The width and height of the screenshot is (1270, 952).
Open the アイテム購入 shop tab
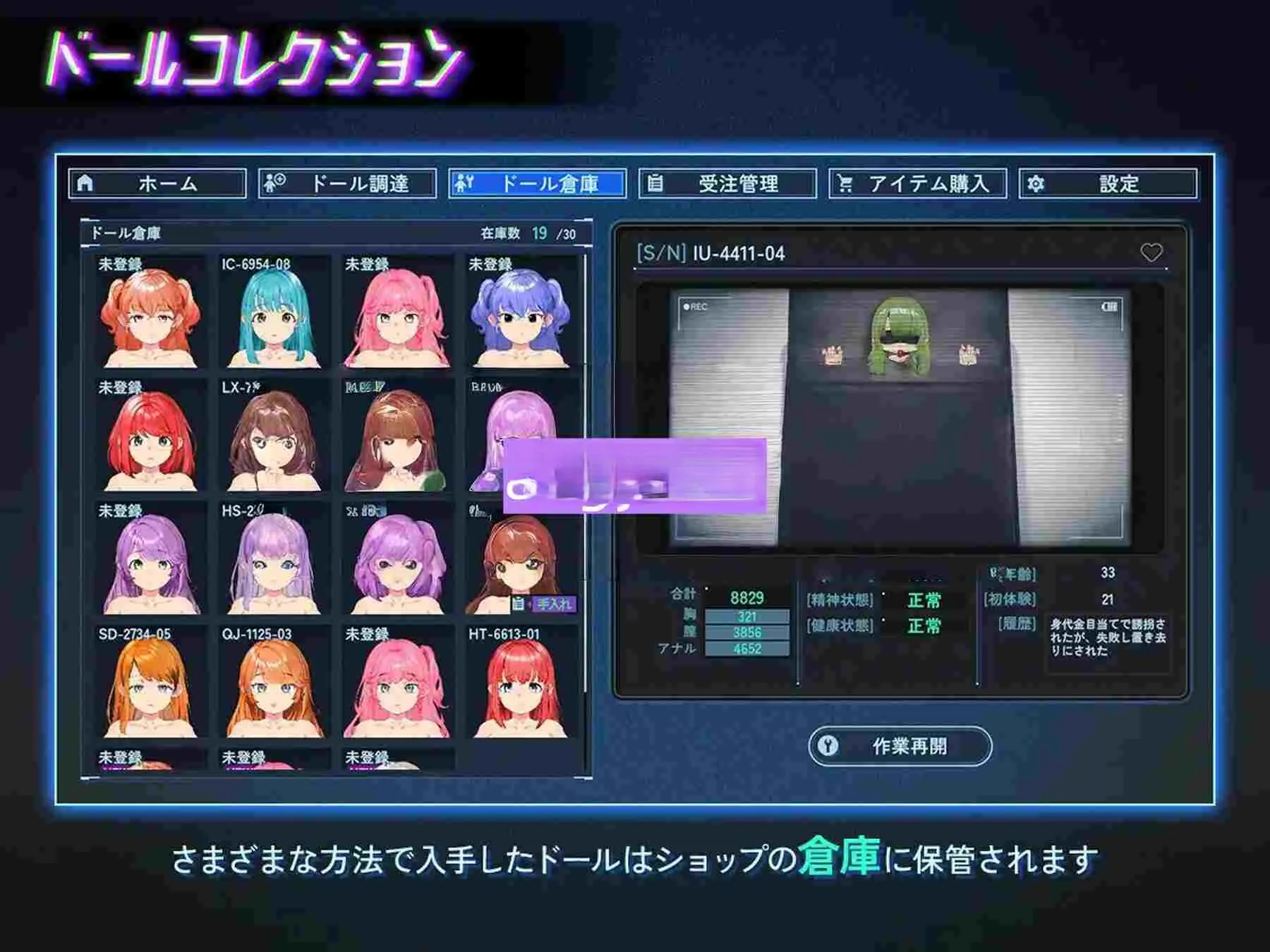(917, 183)
